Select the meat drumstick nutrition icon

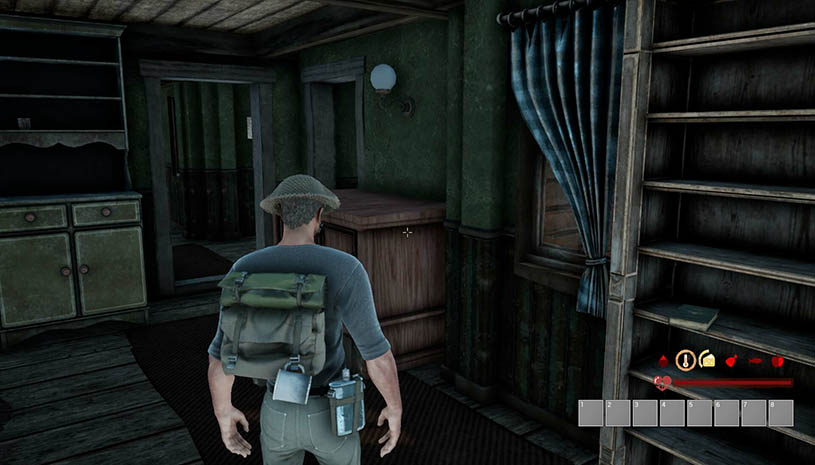pos(731,360)
